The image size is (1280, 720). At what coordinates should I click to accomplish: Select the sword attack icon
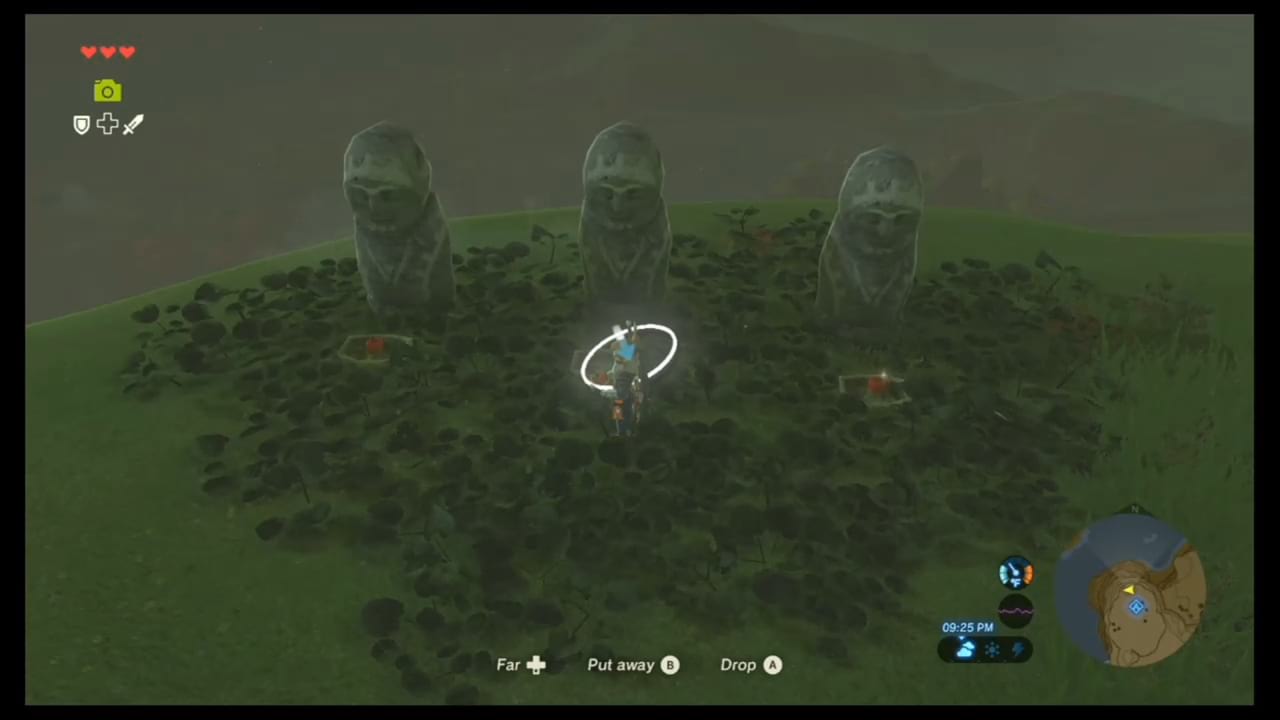pyautogui.click(x=133, y=124)
